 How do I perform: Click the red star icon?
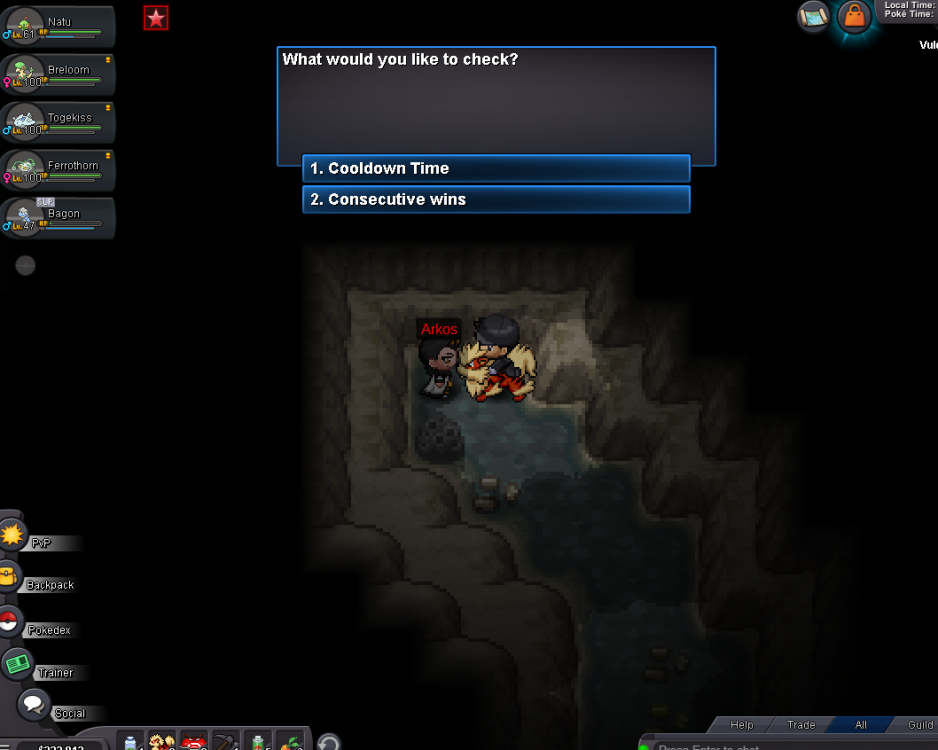coord(156,17)
